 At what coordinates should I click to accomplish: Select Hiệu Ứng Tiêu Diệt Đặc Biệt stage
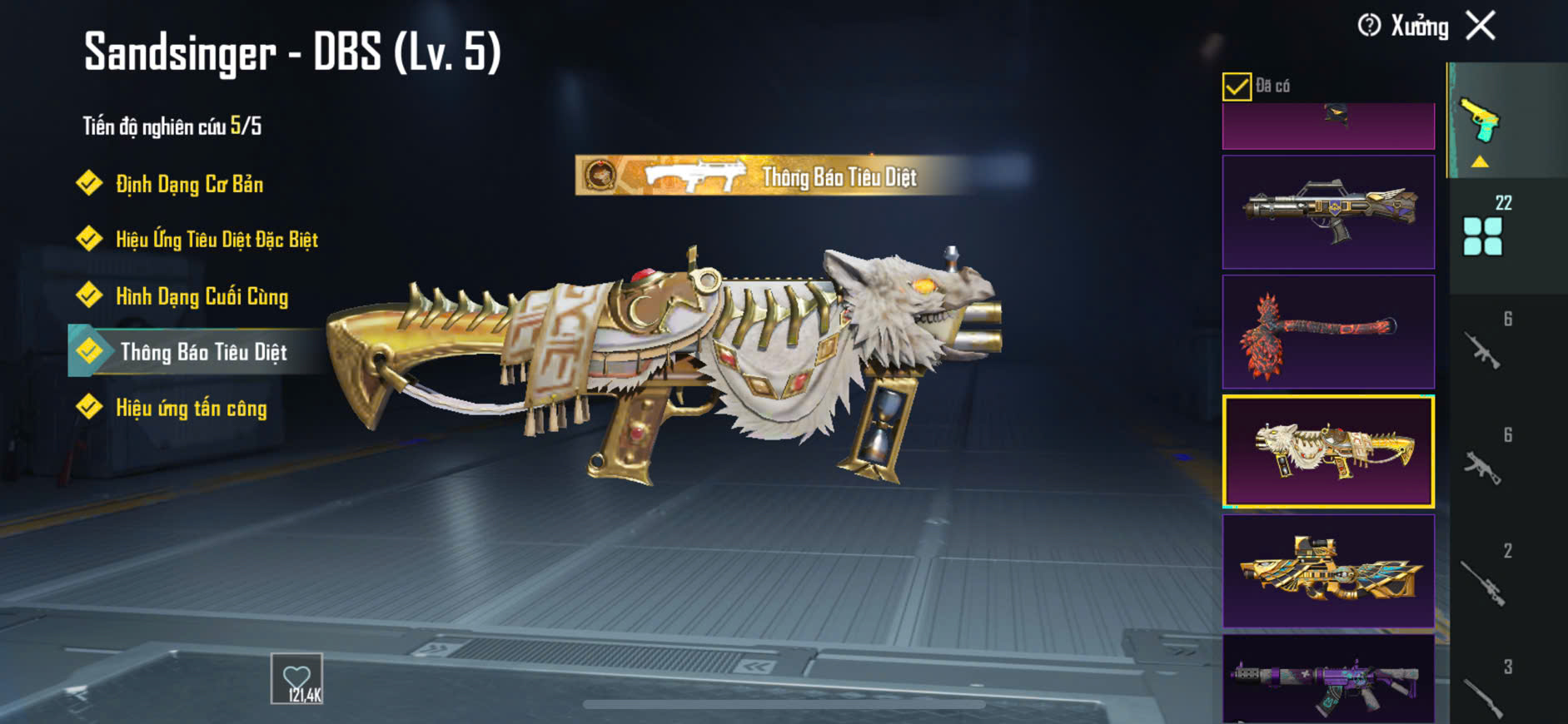point(216,240)
